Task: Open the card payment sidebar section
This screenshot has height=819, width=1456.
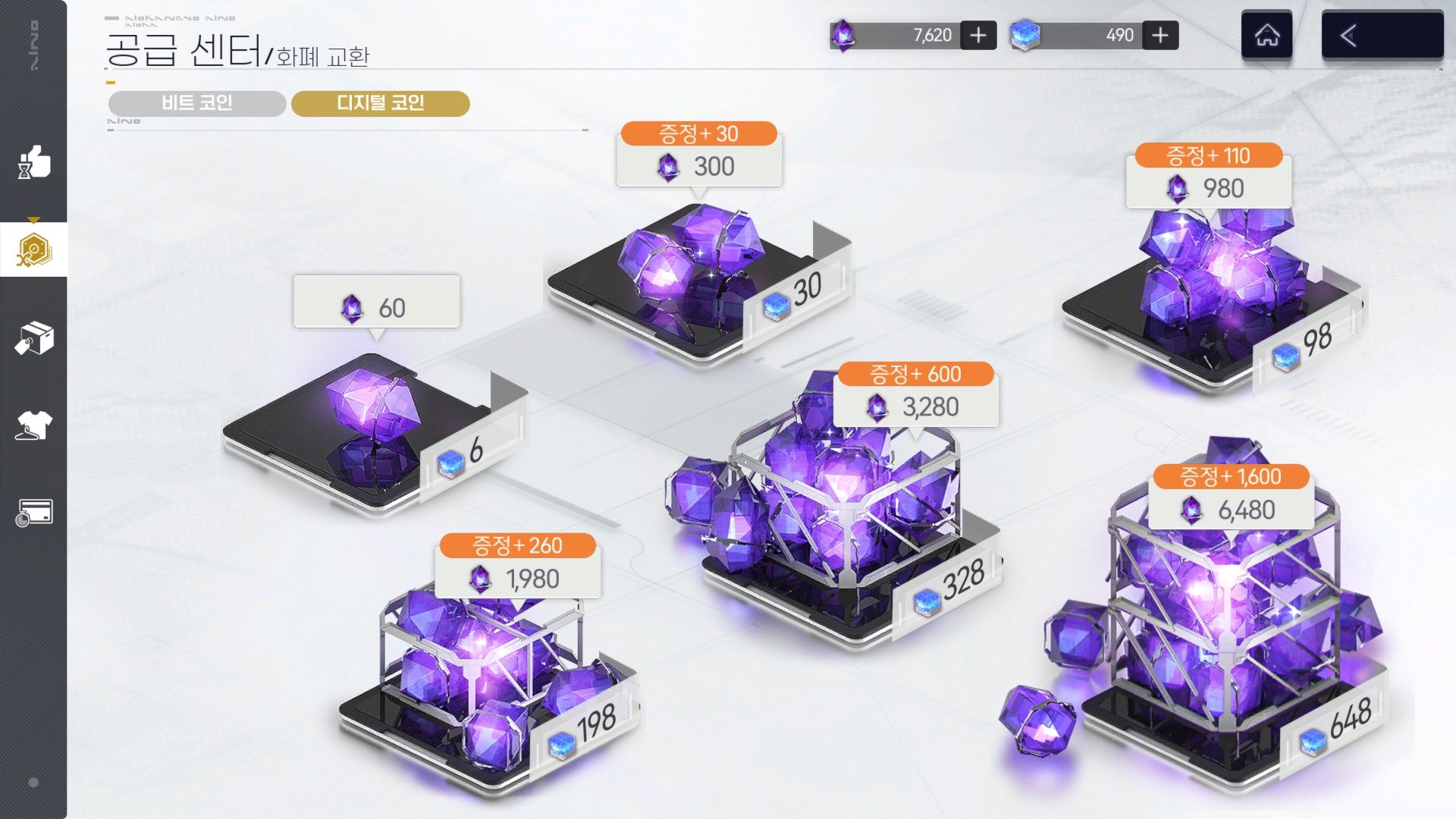Action: click(x=33, y=513)
